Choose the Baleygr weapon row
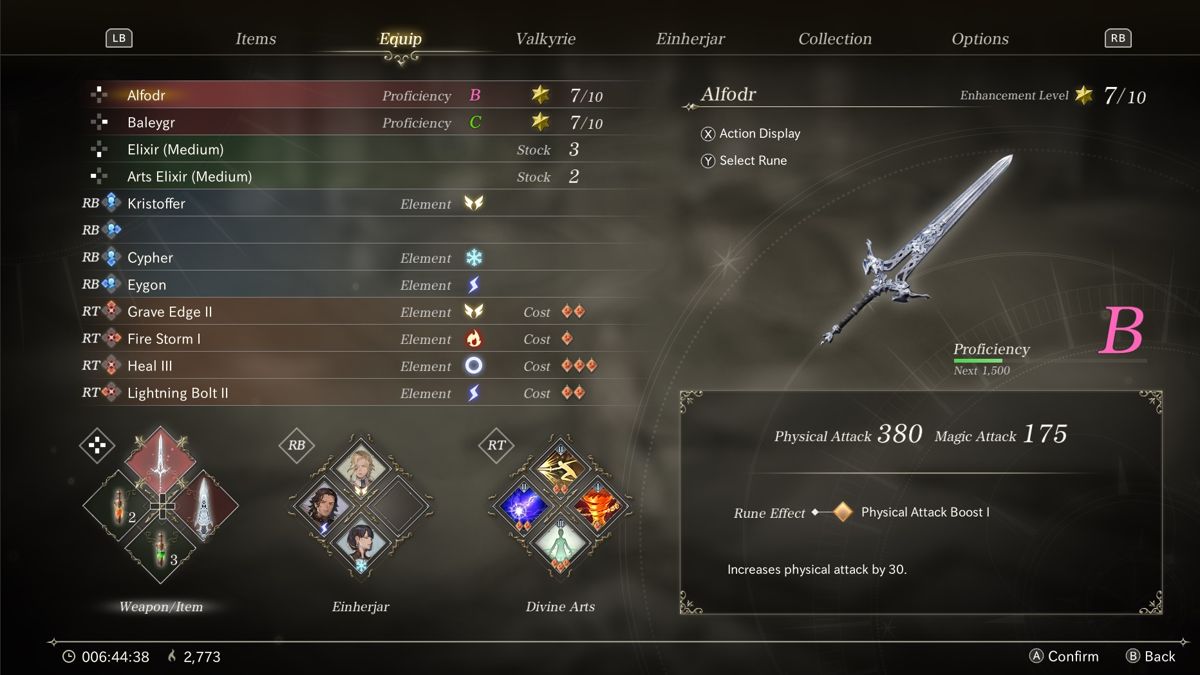 point(149,123)
